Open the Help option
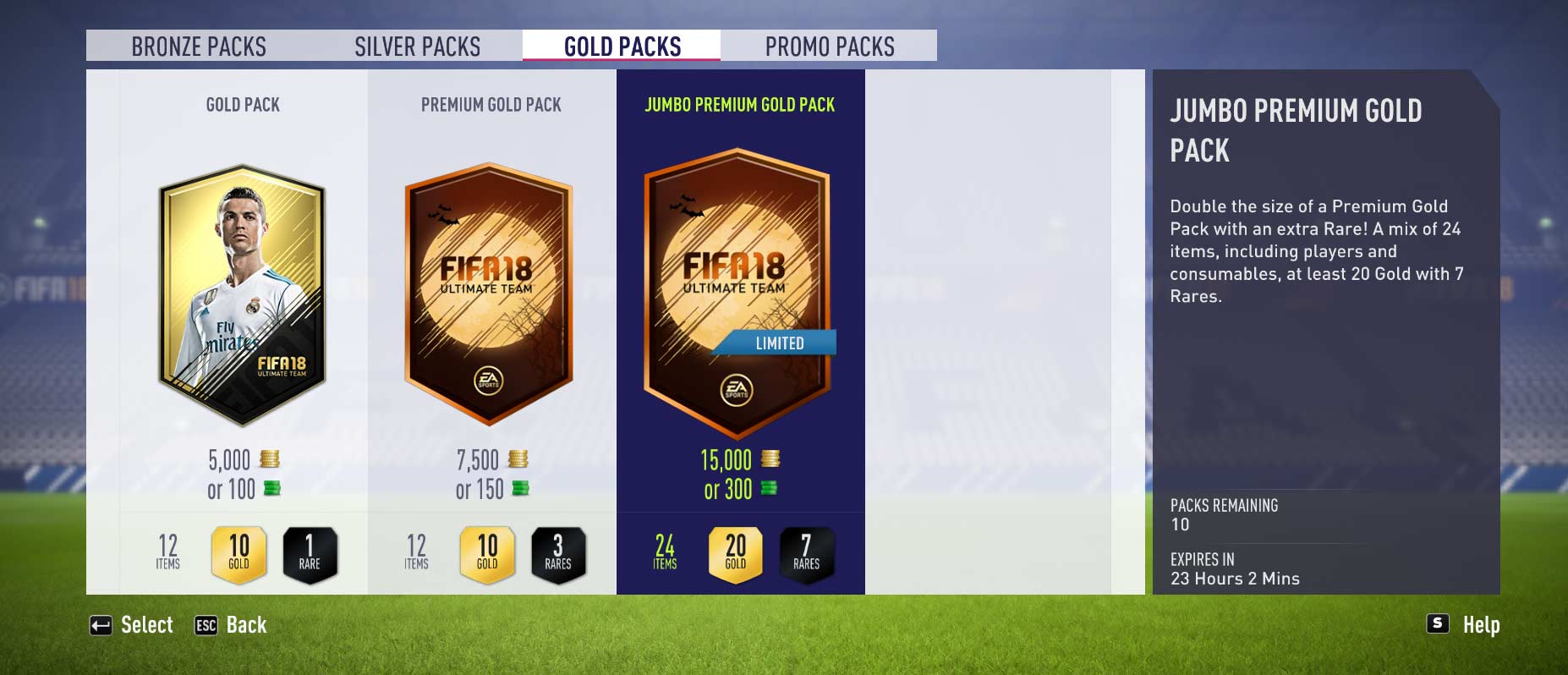 1481,625
